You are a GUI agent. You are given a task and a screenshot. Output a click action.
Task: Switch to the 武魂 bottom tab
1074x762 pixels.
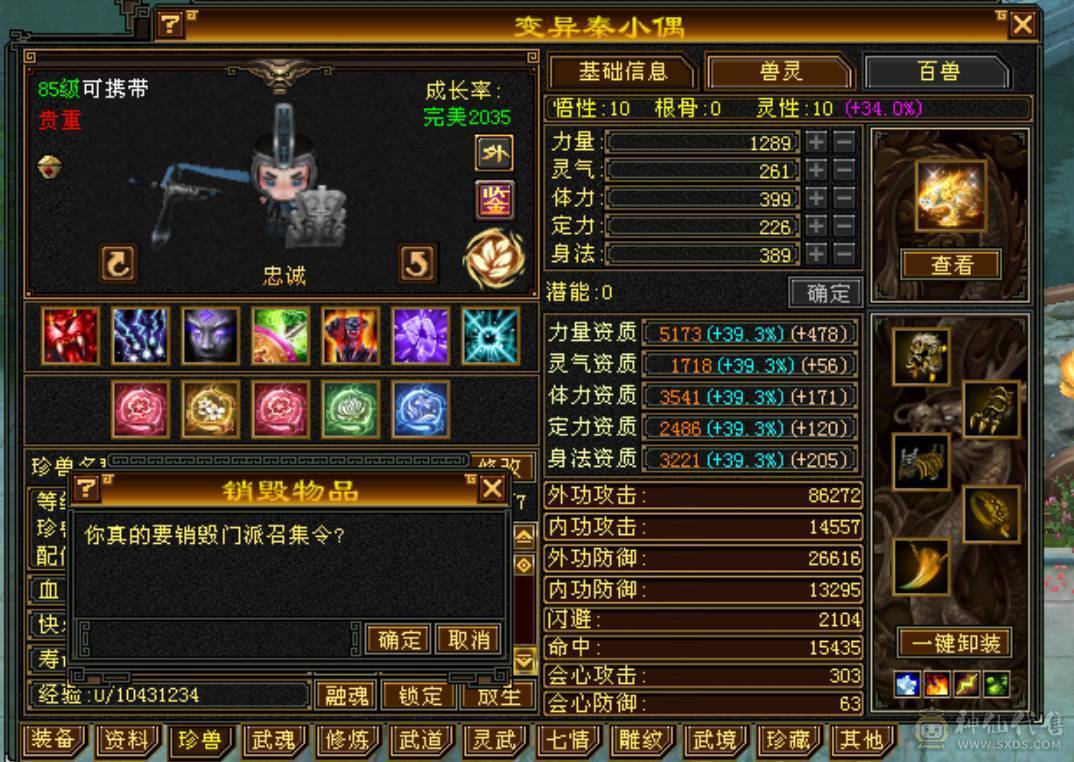273,741
